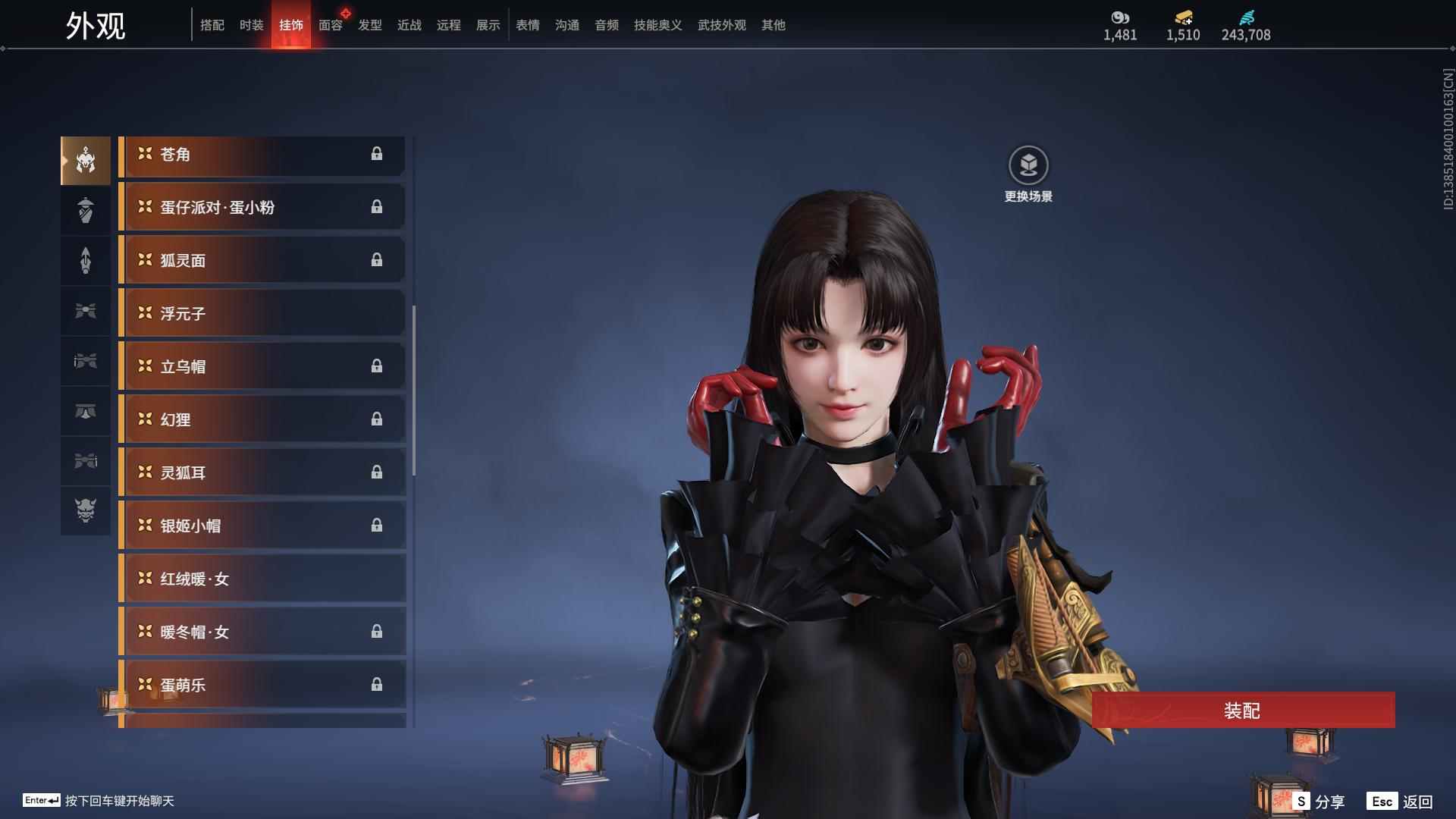Select the 银姬小帽 accessory row
The image size is (1456, 819).
tap(262, 526)
